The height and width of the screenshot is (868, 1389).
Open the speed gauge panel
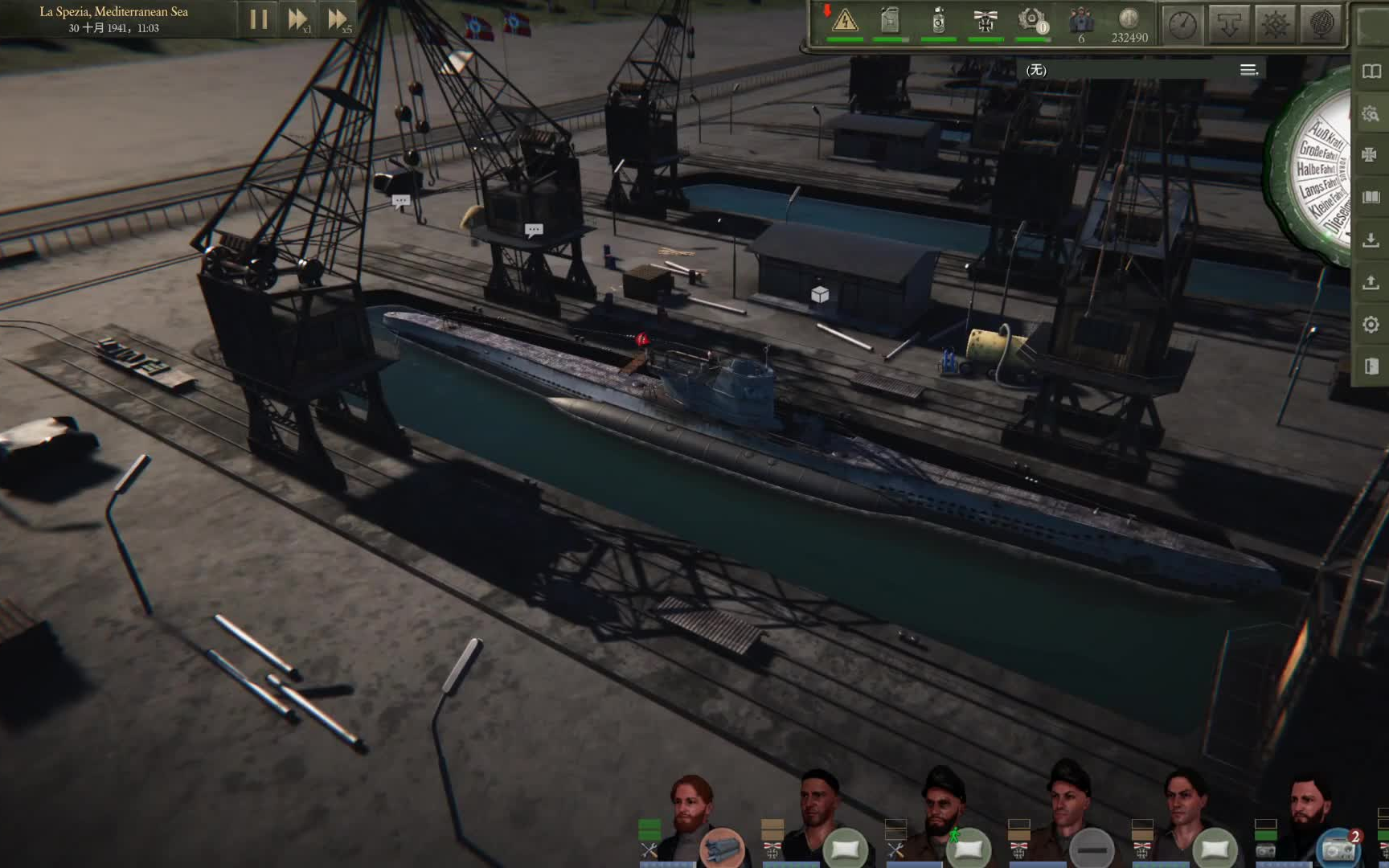coord(1182,25)
